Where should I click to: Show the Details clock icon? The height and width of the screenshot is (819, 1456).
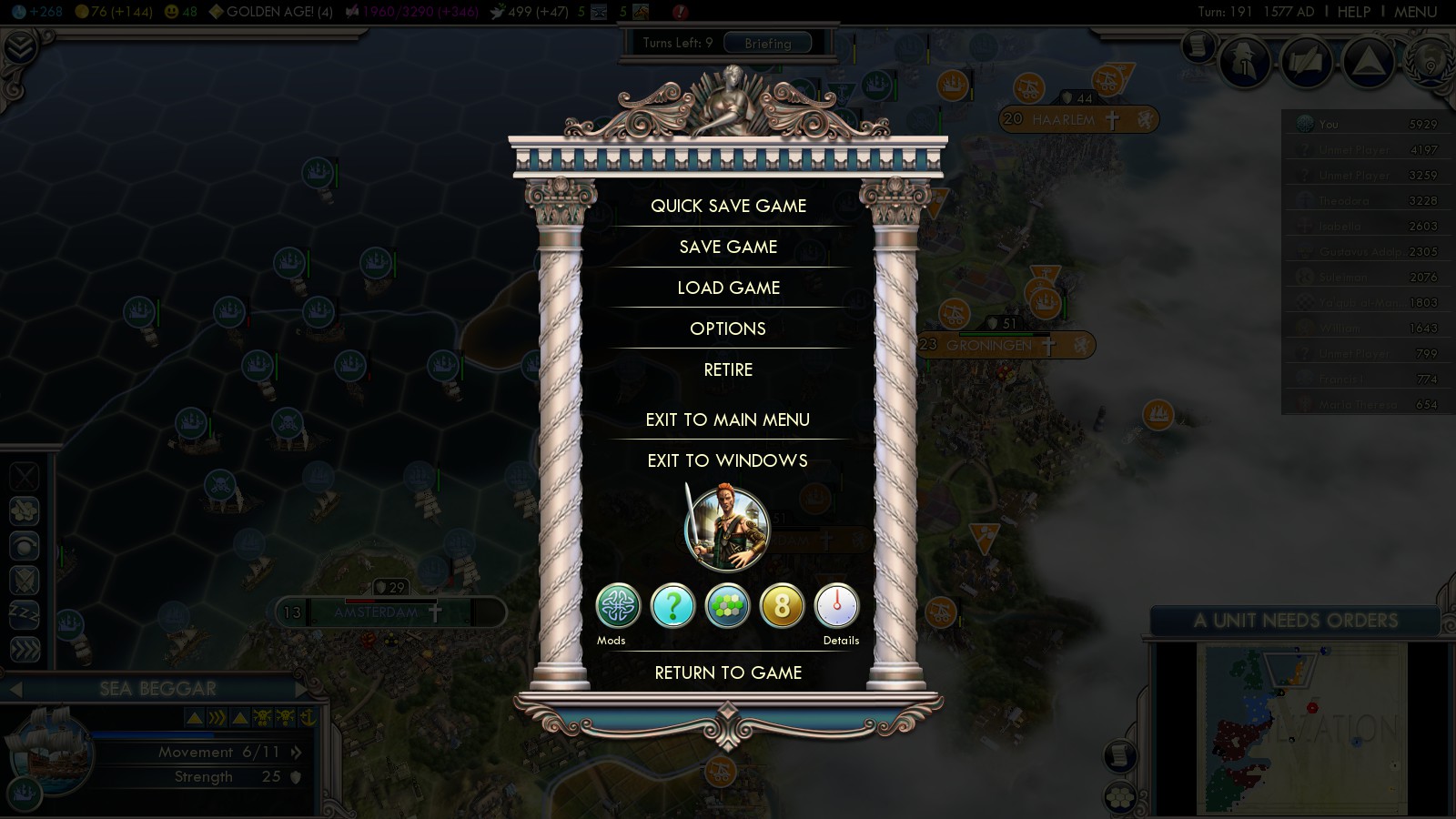coord(836,606)
